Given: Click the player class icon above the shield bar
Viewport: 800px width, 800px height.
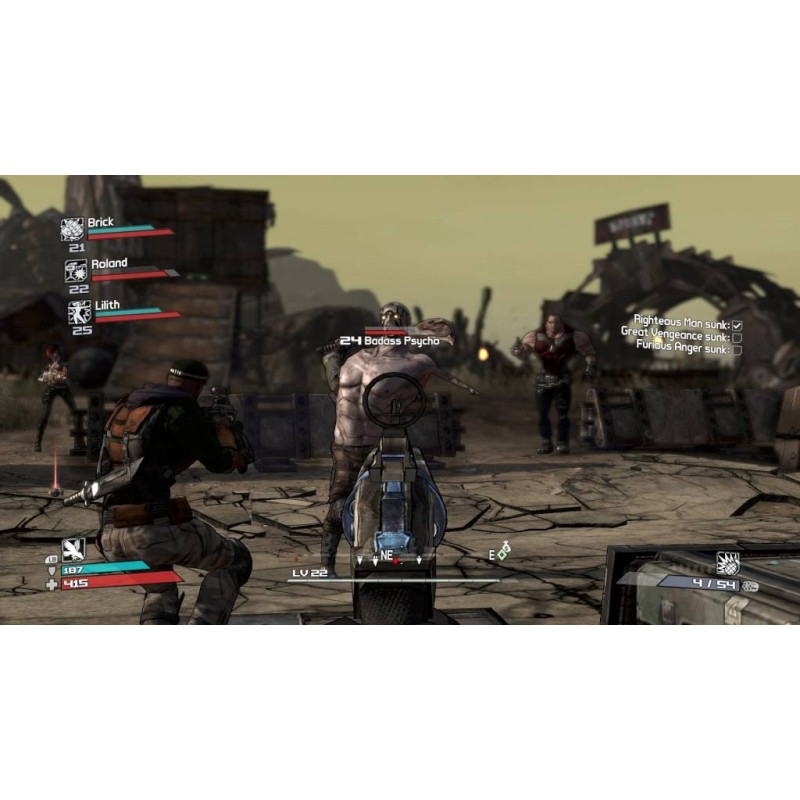Looking at the screenshot, I should (x=73, y=548).
